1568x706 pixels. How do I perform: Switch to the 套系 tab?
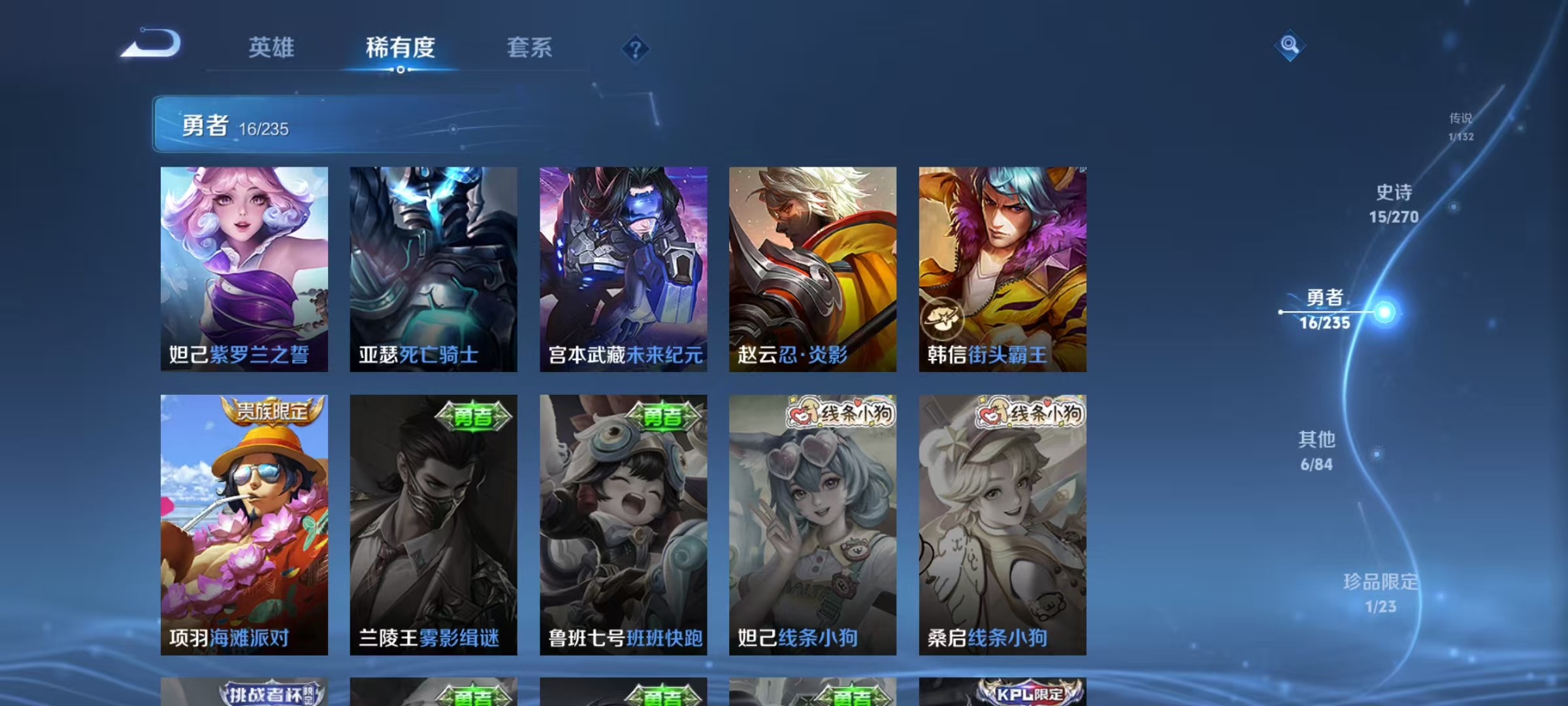point(530,47)
